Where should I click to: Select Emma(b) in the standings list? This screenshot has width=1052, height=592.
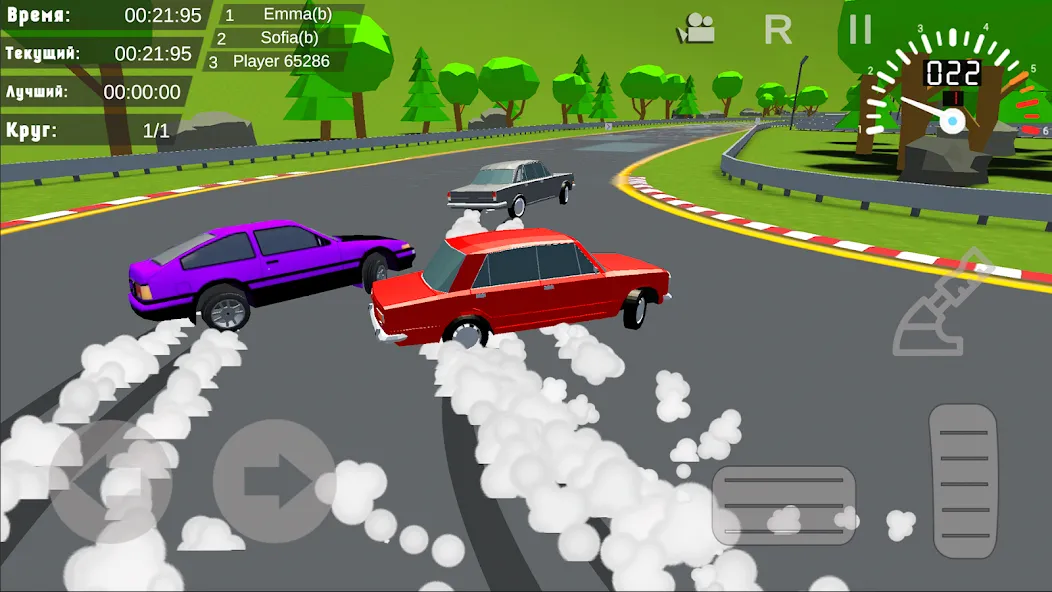tap(284, 15)
